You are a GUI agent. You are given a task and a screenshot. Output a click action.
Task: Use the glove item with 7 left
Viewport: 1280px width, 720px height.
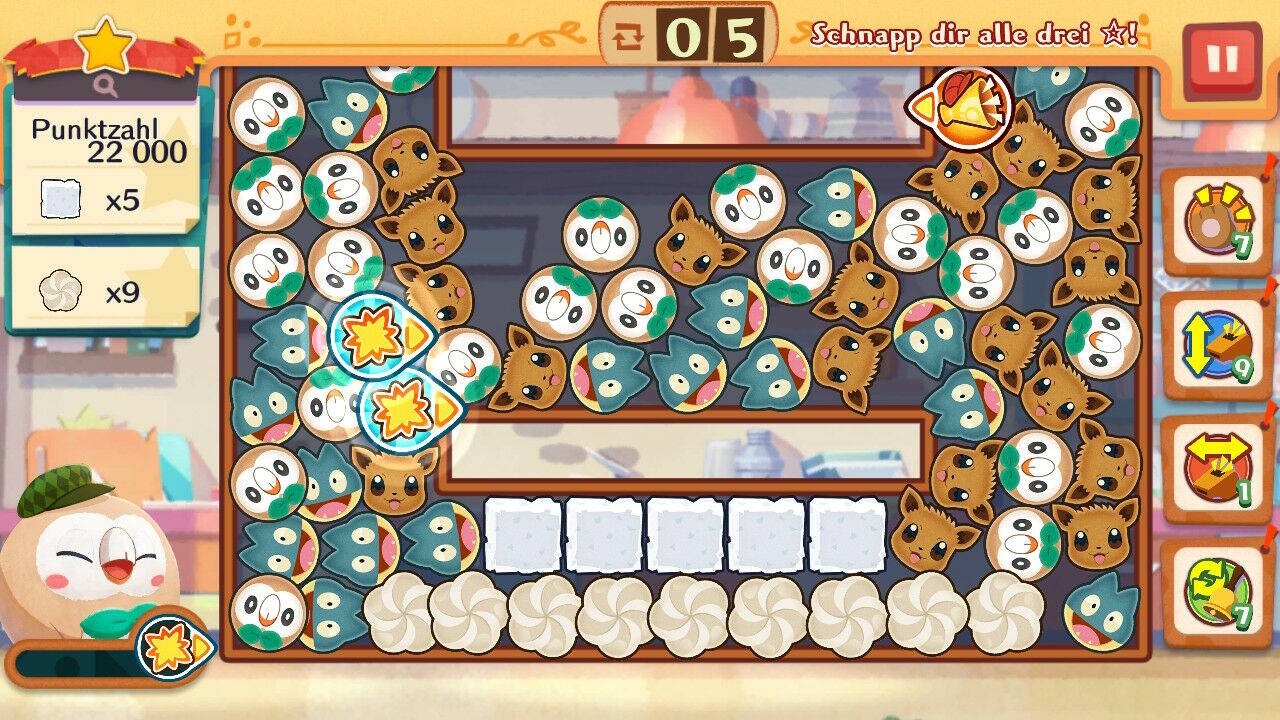point(1217,221)
